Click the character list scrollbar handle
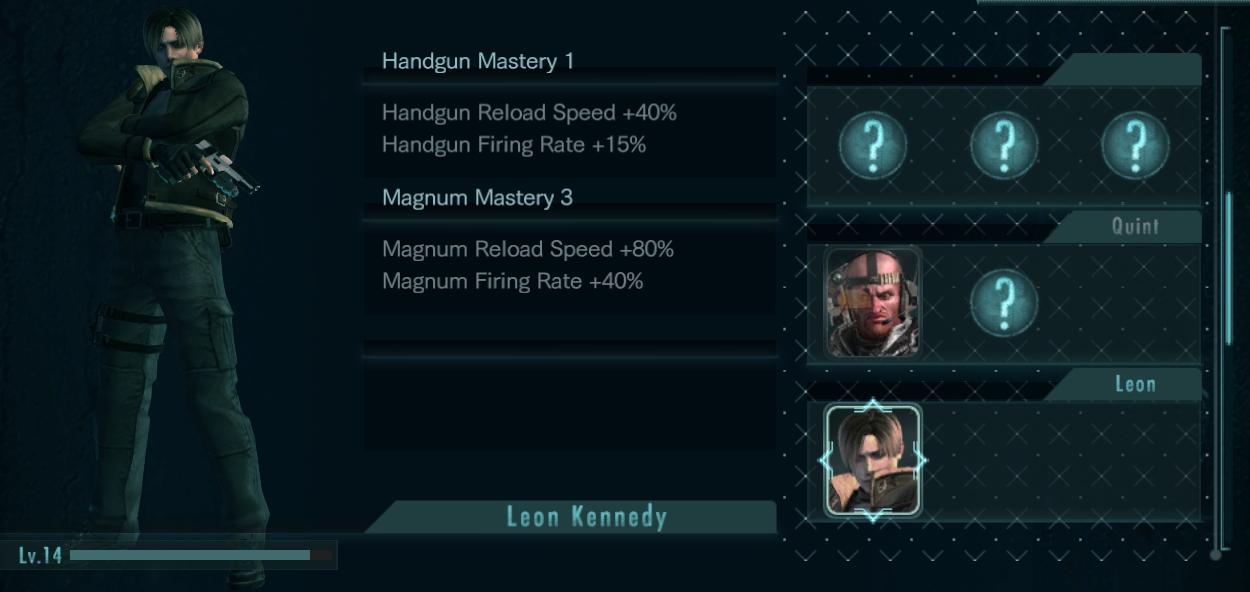Viewport: 1250px width, 592px height. click(x=1228, y=268)
